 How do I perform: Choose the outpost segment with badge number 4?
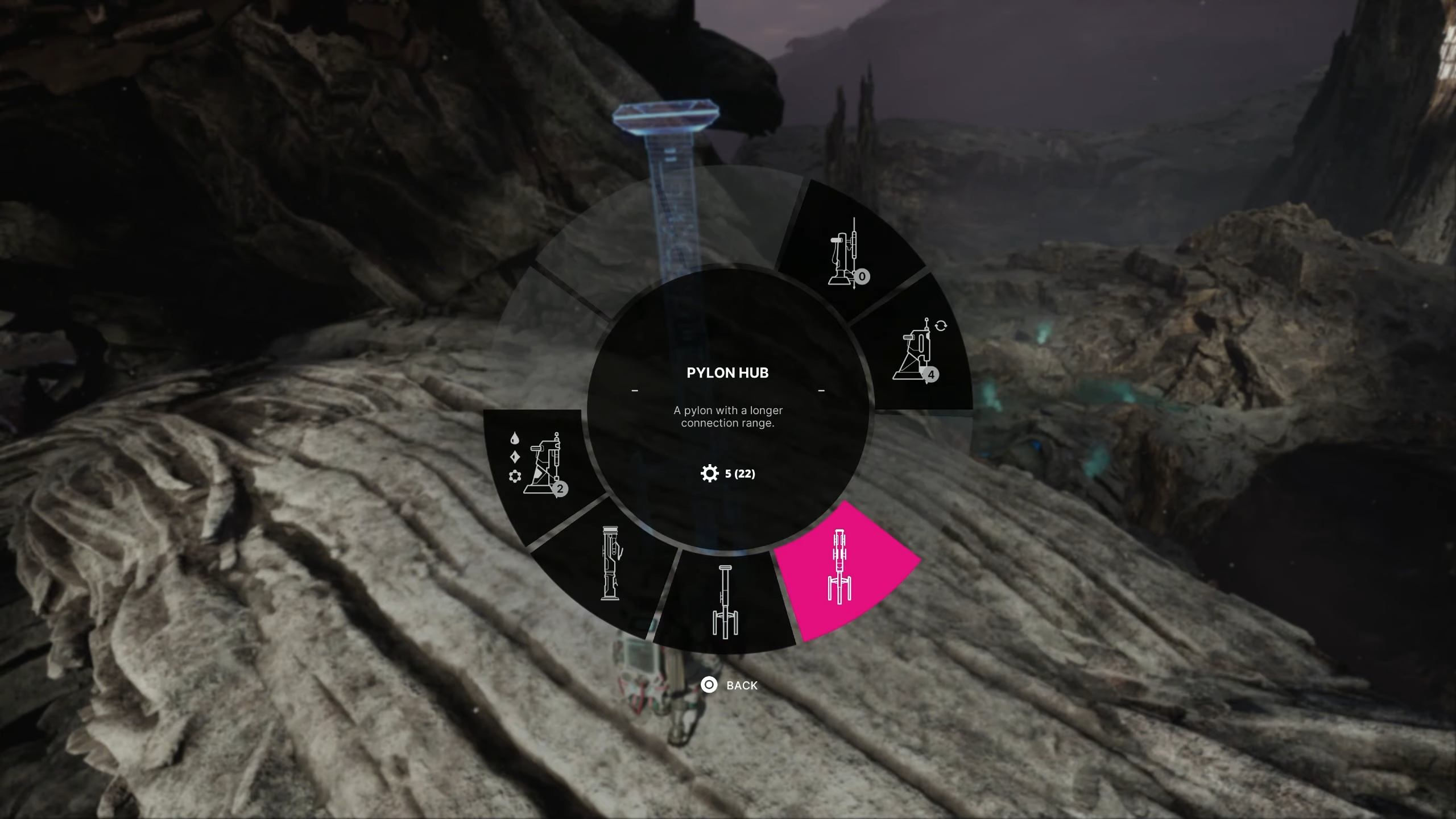[x=917, y=351]
